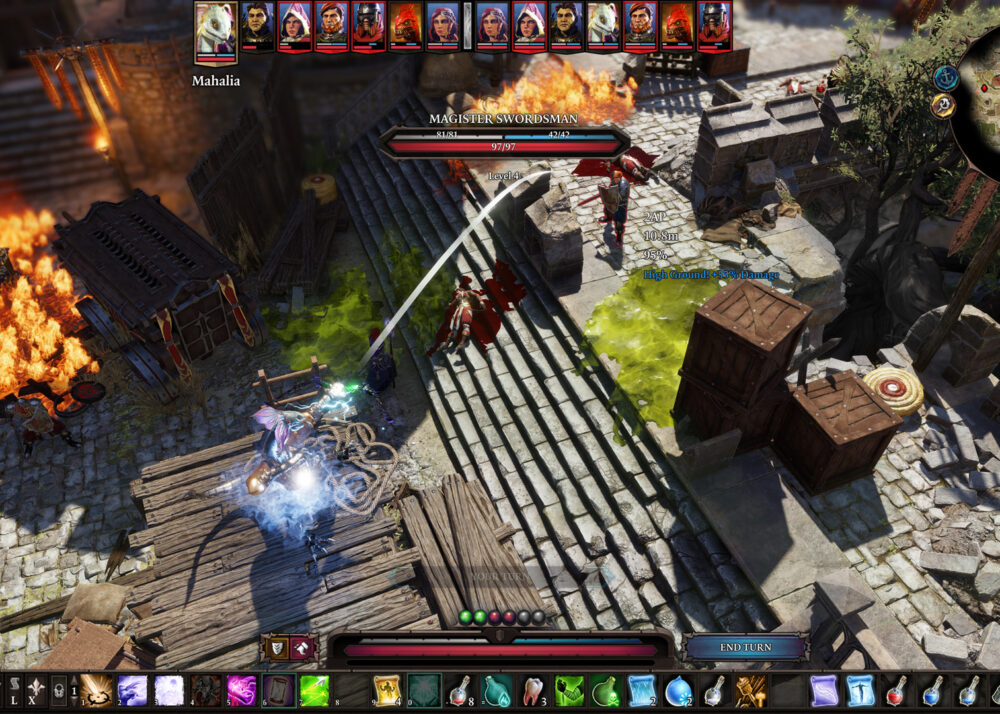
Task: Select the green poison flask icon
Action: [606, 690]
